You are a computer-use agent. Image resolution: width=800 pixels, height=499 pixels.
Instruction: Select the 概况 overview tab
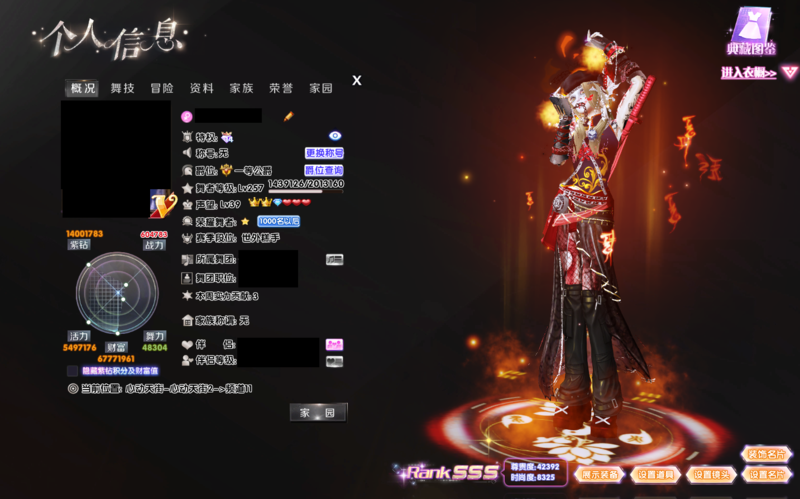pyautogui.click(x=83, y=88)
